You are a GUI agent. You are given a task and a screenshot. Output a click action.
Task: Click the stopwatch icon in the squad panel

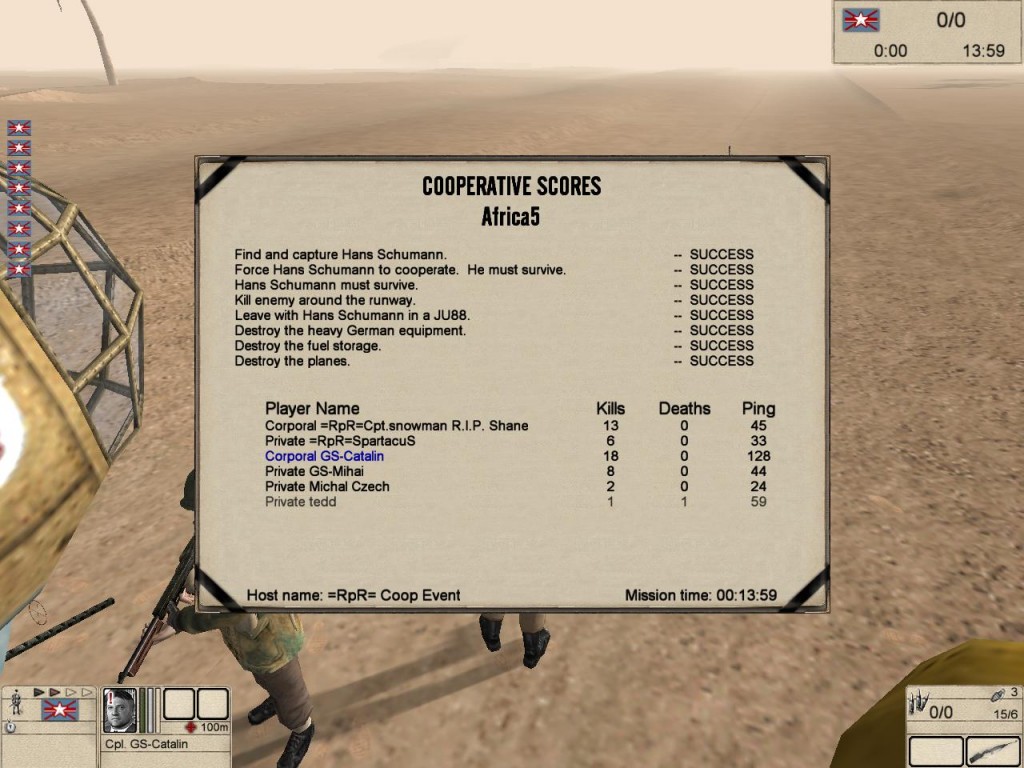pyautogui.click(x=11, y=727)
